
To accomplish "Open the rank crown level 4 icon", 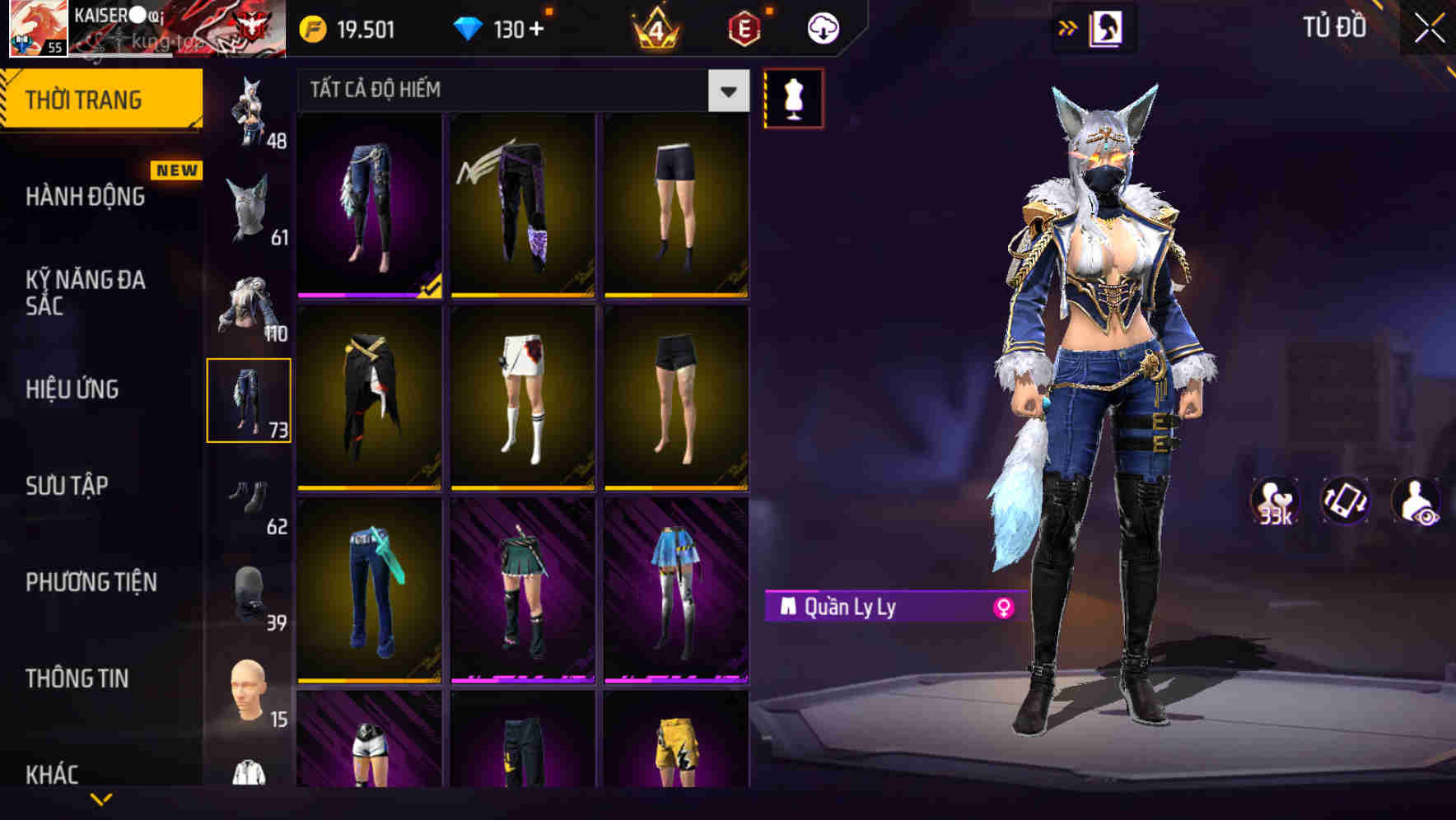I will pyautogui.click(x=655, y=27).
